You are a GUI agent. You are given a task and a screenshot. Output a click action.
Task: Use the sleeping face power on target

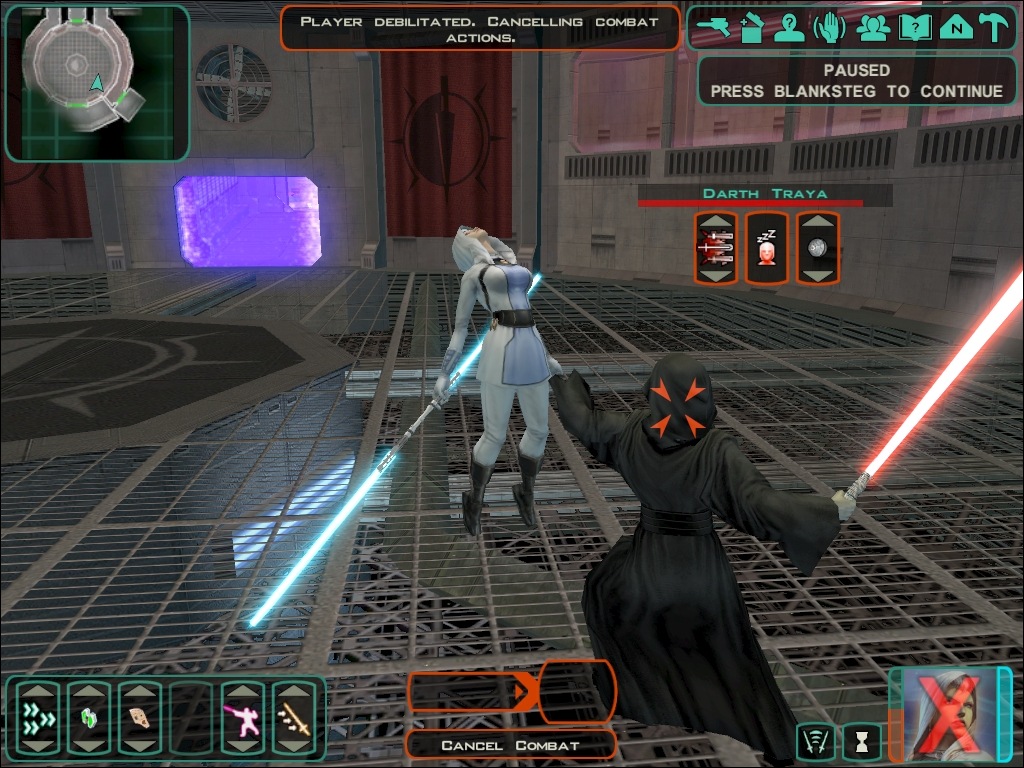tap(767, 247)
